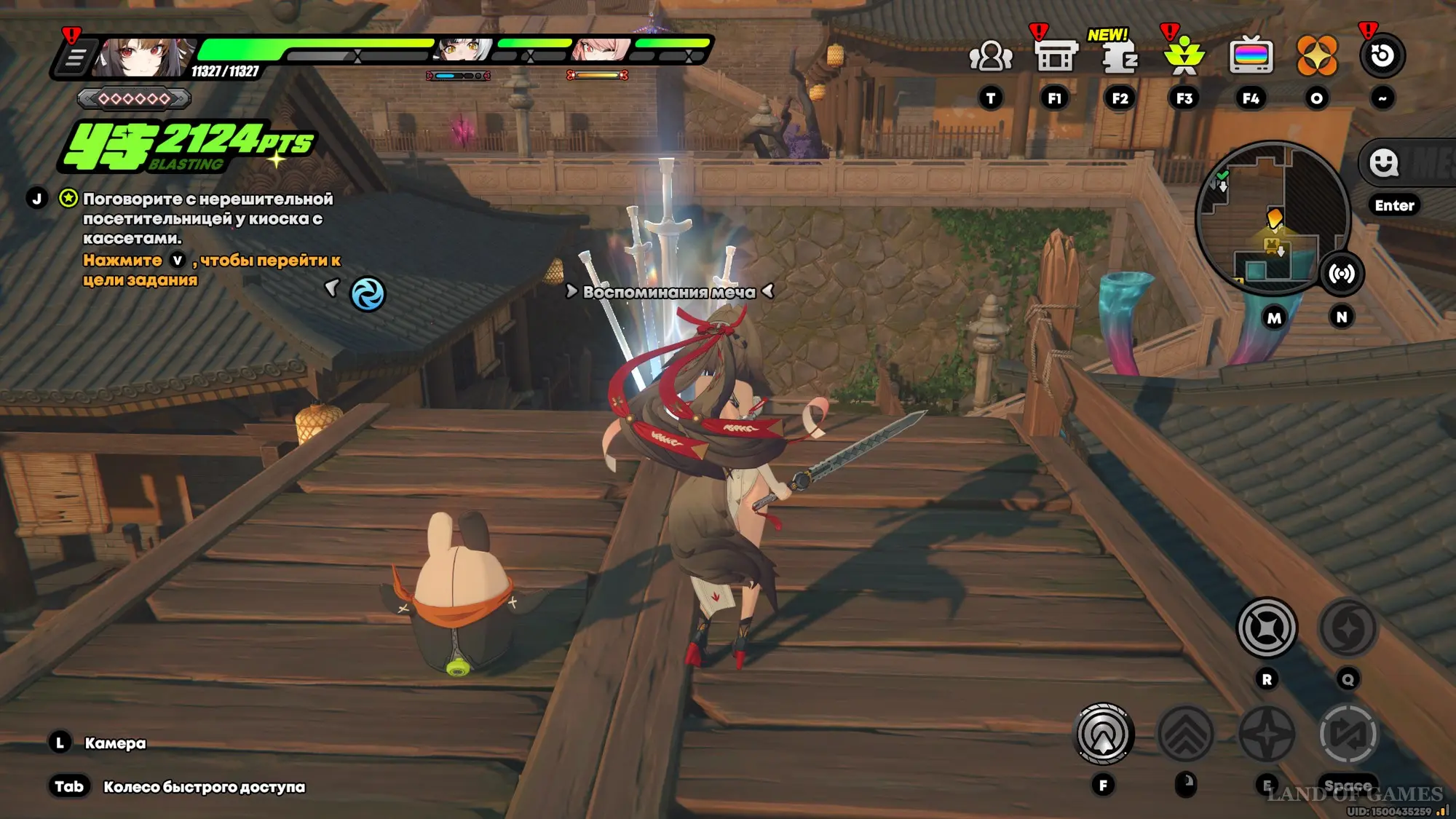
Task: Open the rainbow TV screen icon
Action: [1251, 56]
